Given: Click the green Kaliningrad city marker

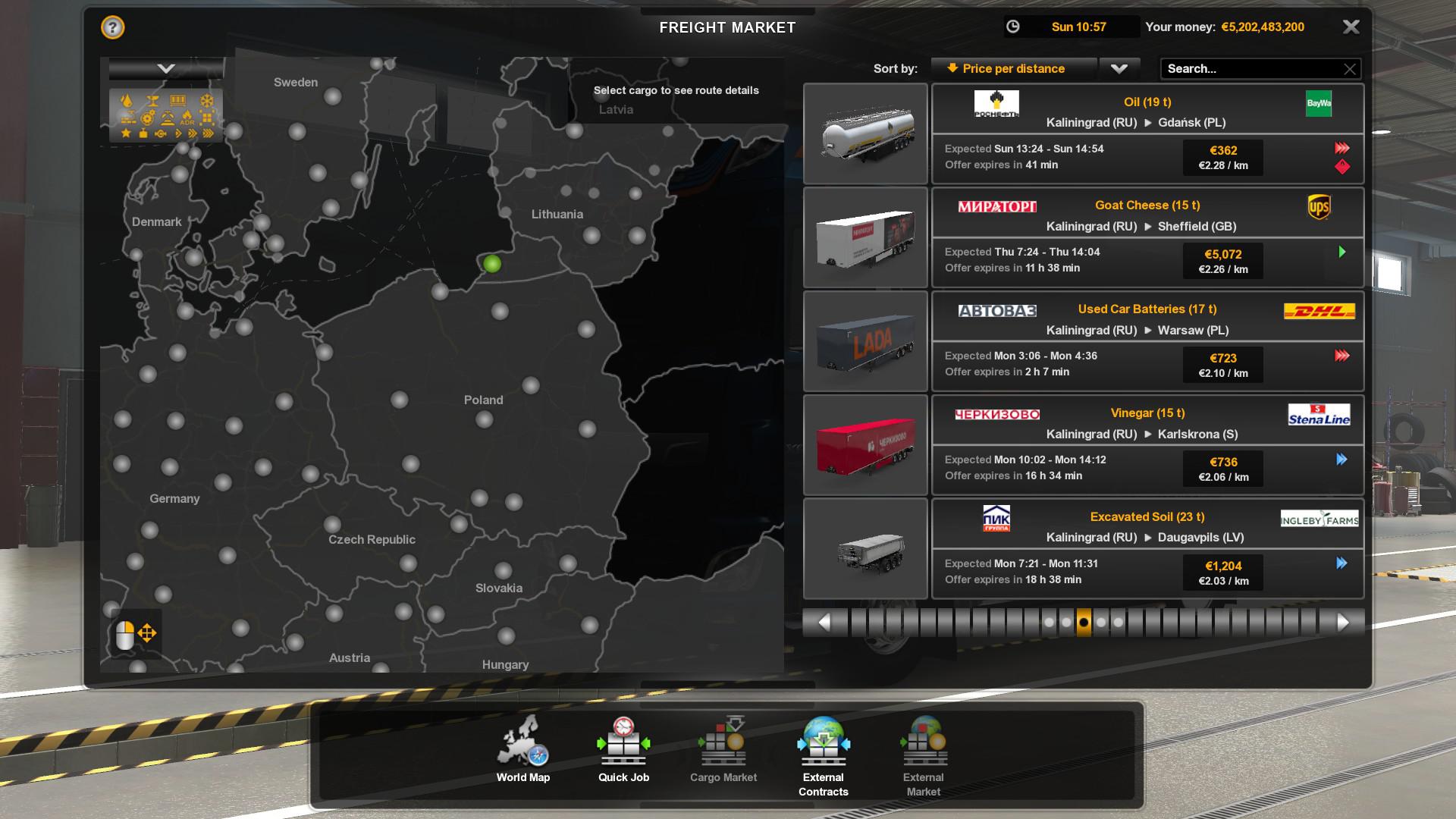Looking at the screenshot, I should 492,264.
